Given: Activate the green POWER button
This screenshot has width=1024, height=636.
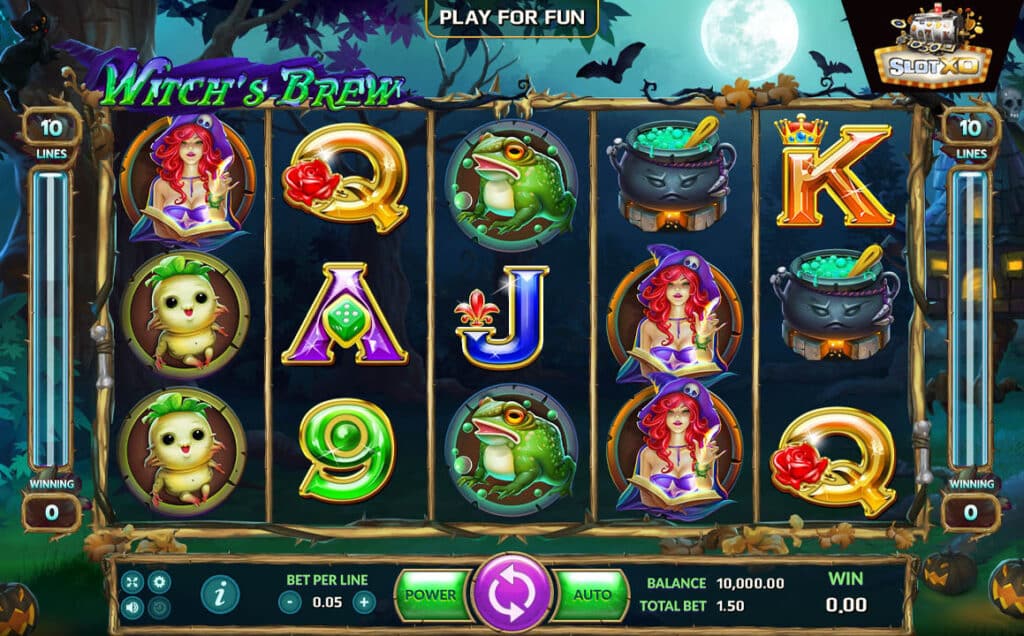Looking at the screenshot, I should click(x=431, y=594).
